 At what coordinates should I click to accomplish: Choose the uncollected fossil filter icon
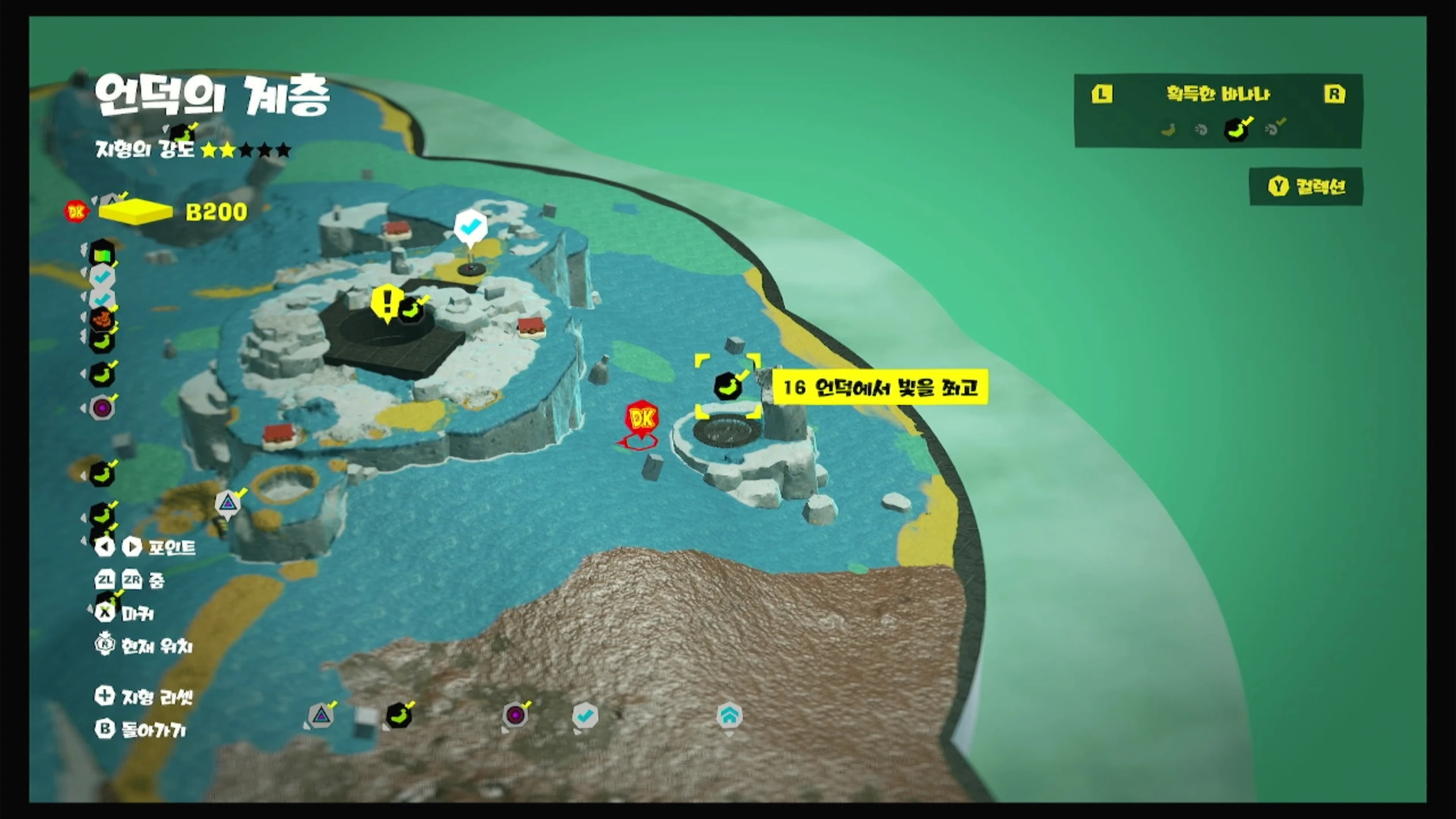(1201, 130)
